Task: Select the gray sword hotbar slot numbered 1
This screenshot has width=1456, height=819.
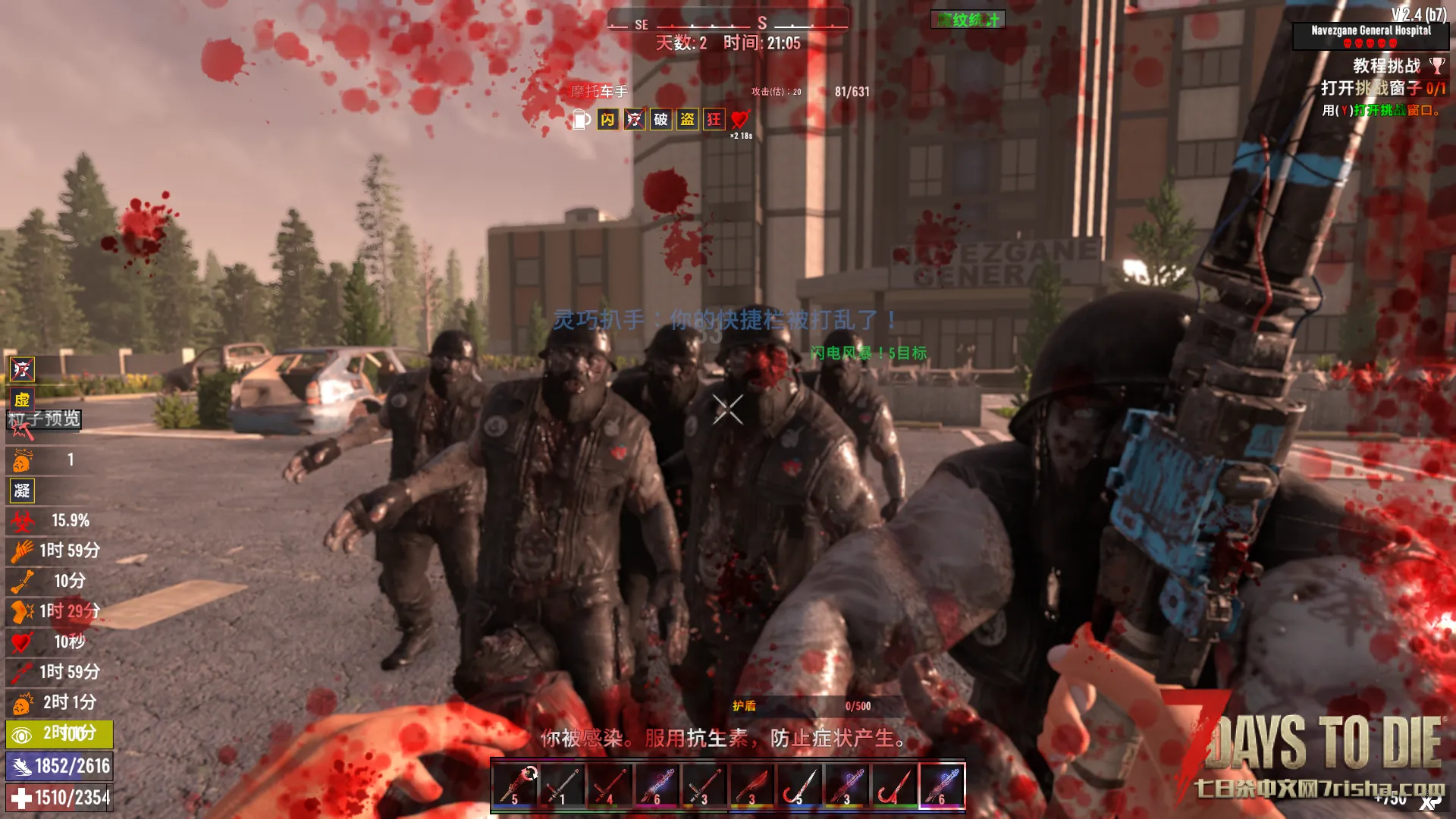Action: [562, 786]
